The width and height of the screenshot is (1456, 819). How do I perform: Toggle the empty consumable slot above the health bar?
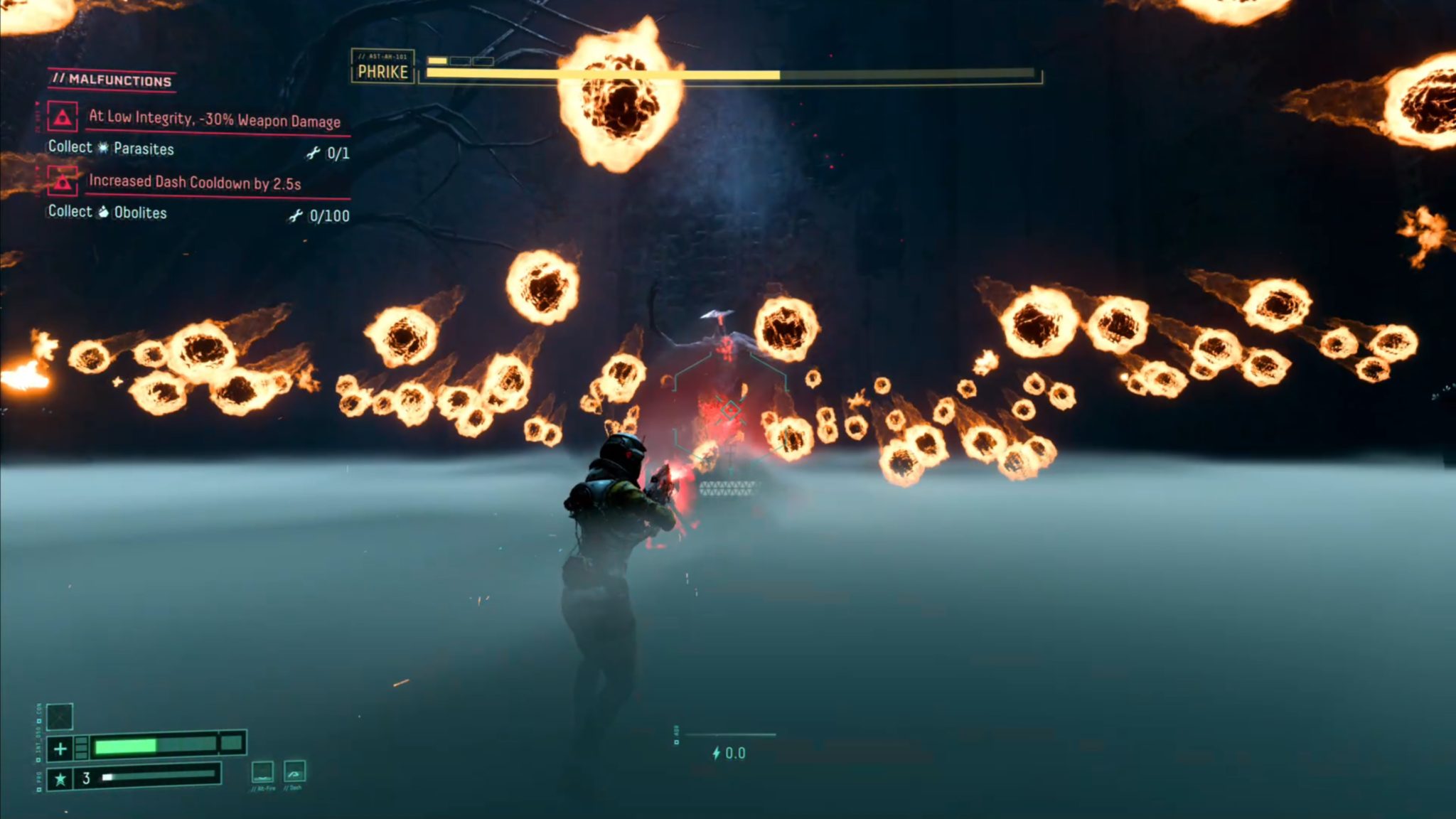click(x=60, y=717)
